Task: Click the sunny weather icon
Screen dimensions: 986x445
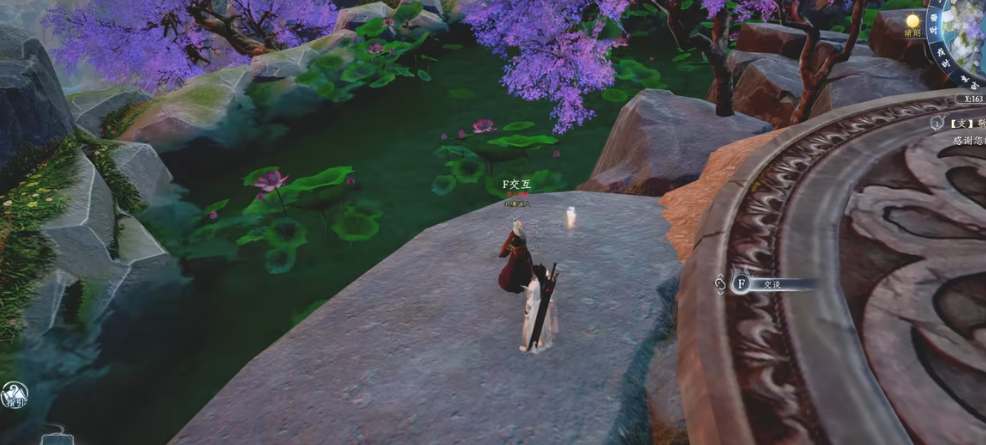Action: (x=913, y=20)
